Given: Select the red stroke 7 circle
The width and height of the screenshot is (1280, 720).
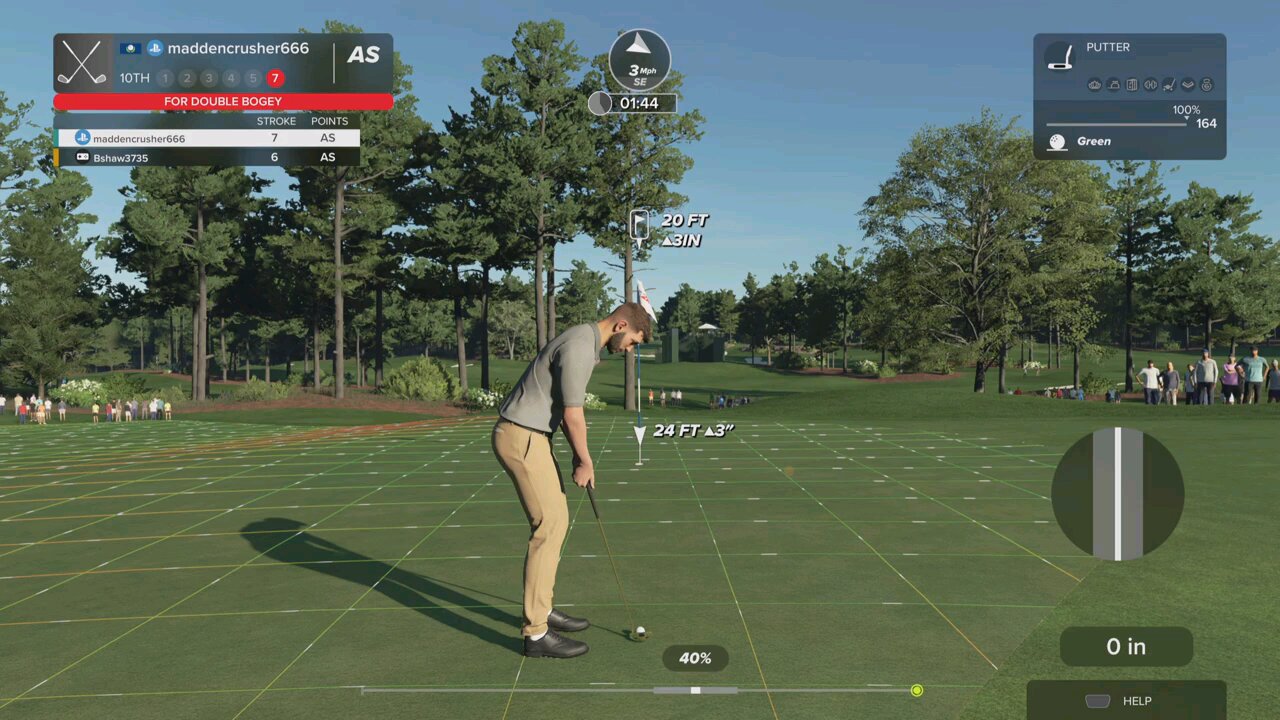Looking at the screenshot, I should point(275,78).
